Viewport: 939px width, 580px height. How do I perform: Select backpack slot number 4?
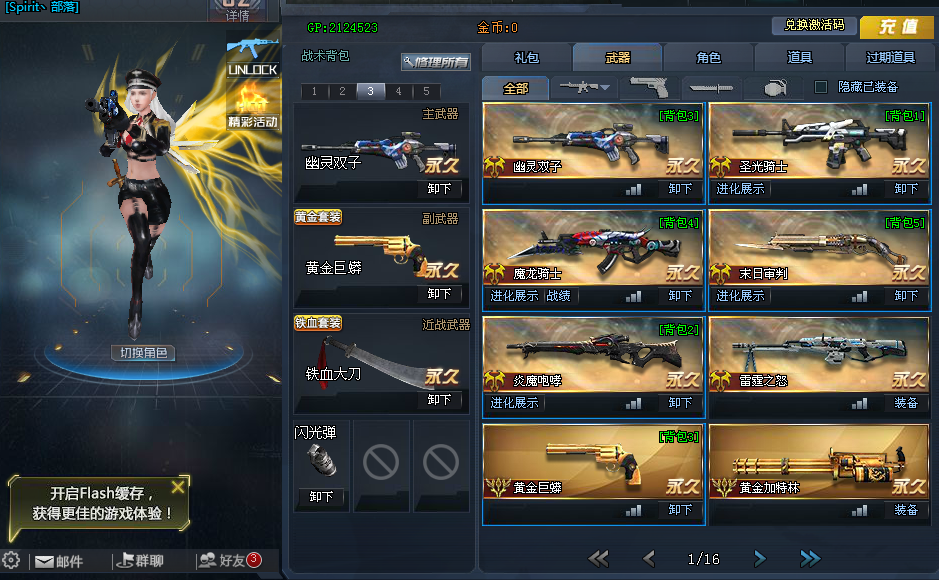[398, 91]
